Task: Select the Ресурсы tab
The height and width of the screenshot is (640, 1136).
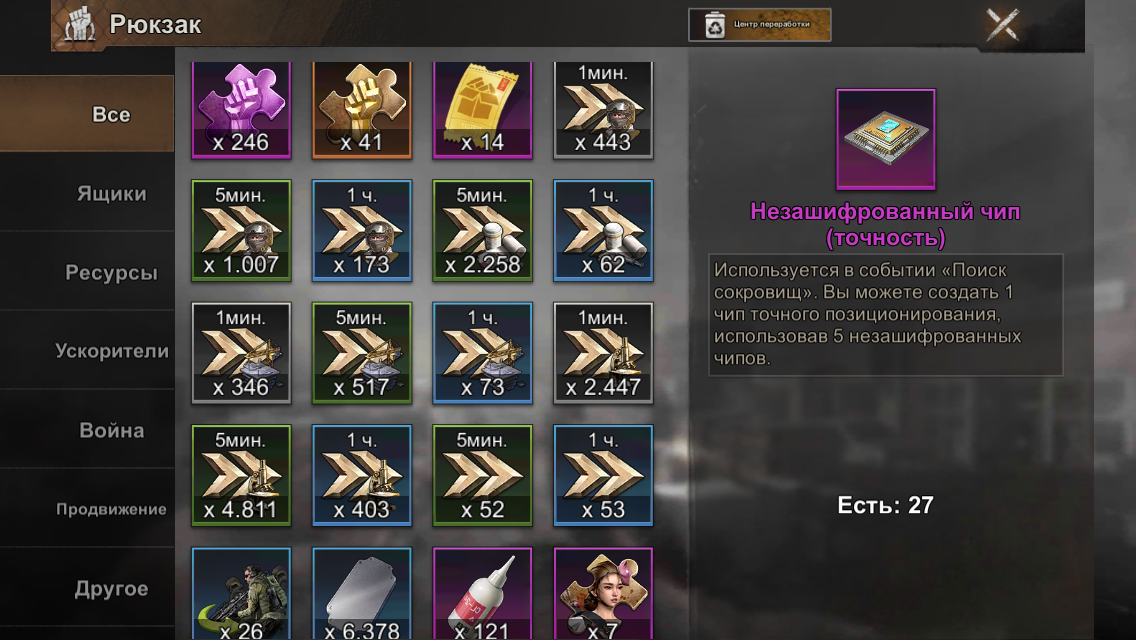Action: 111,273
